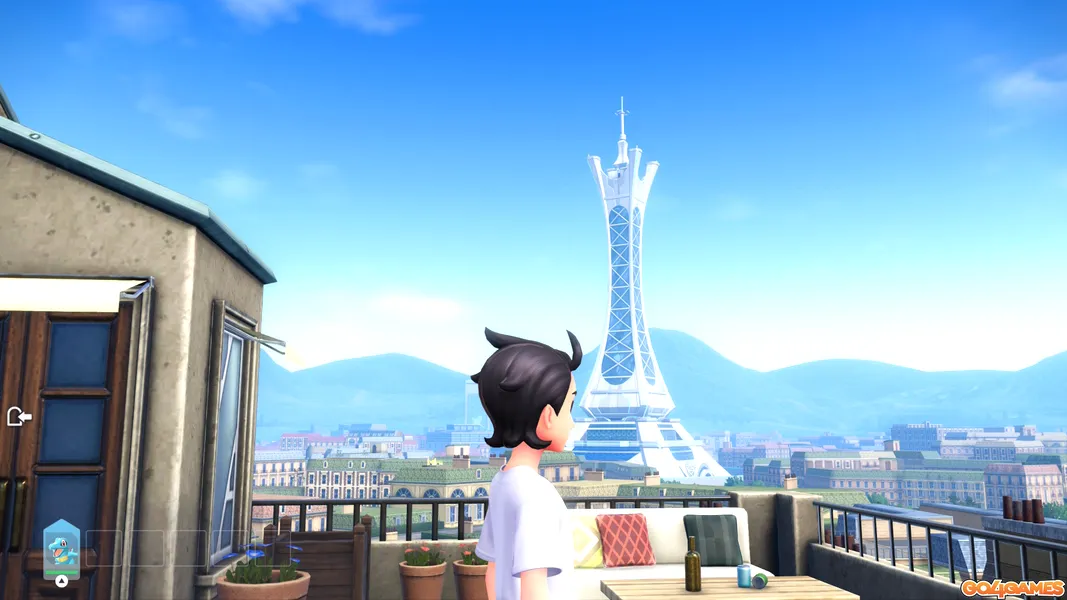Select the Totodile party slot
Image resolution: width=1067 pixels, height=600 pixels.
61,549
